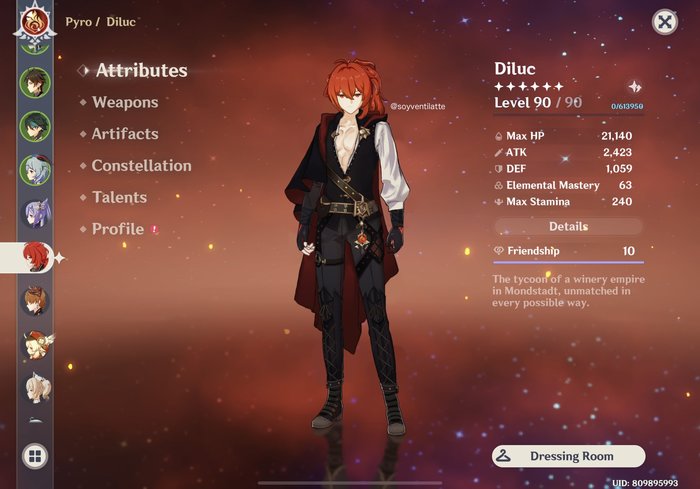The height and width of the screenshot is (489, 700).
Task: Open the Artifacts section
Action: (124, 134)
